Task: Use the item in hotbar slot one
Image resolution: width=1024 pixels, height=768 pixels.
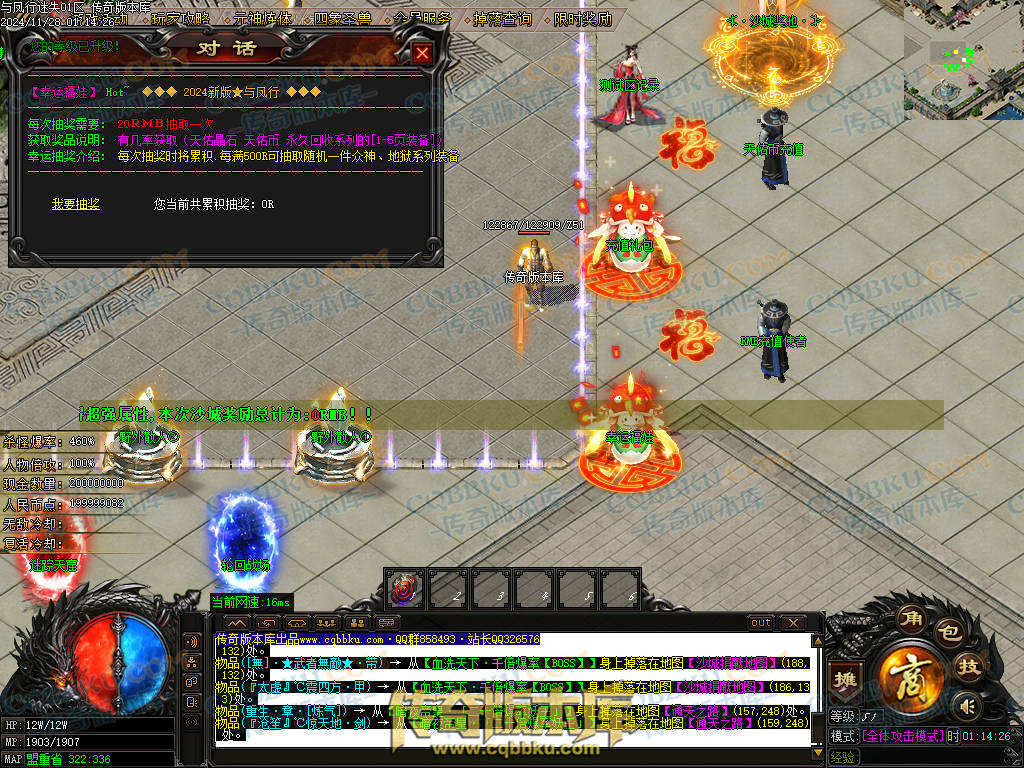Action: (x=405, y=589)
